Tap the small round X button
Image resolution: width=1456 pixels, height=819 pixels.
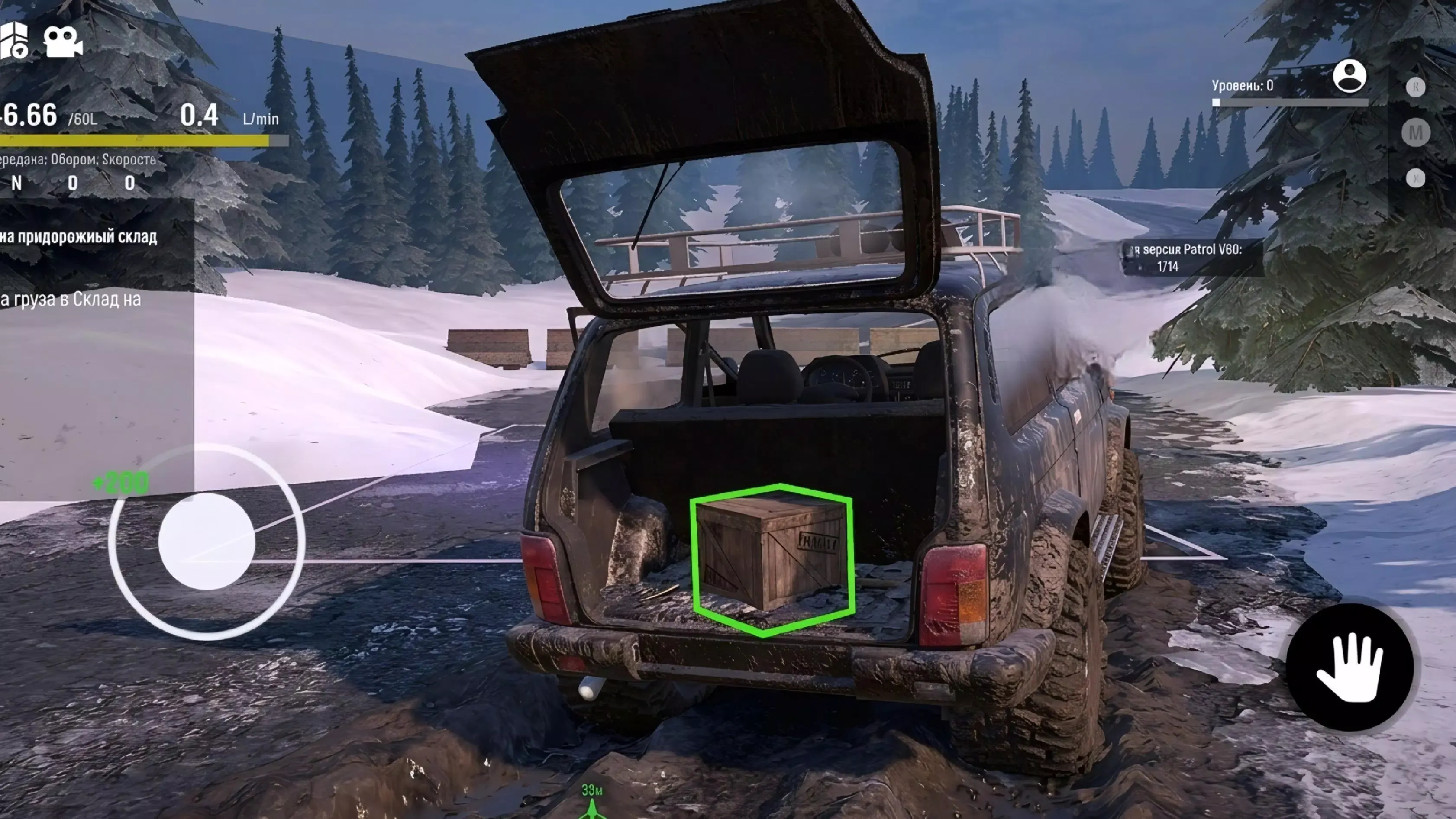coord(1415,179)
